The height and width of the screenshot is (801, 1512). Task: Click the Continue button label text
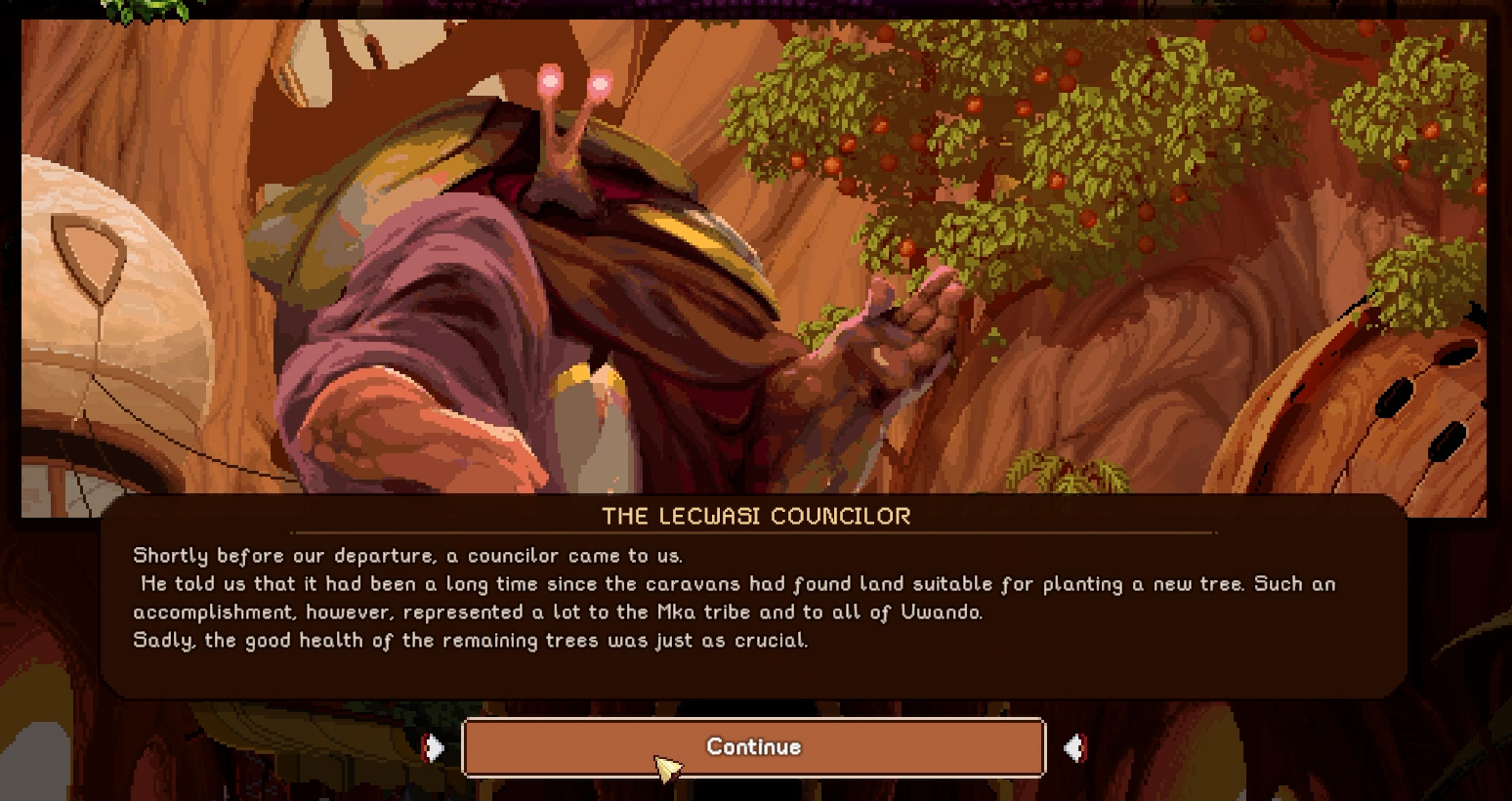[753, 747]
